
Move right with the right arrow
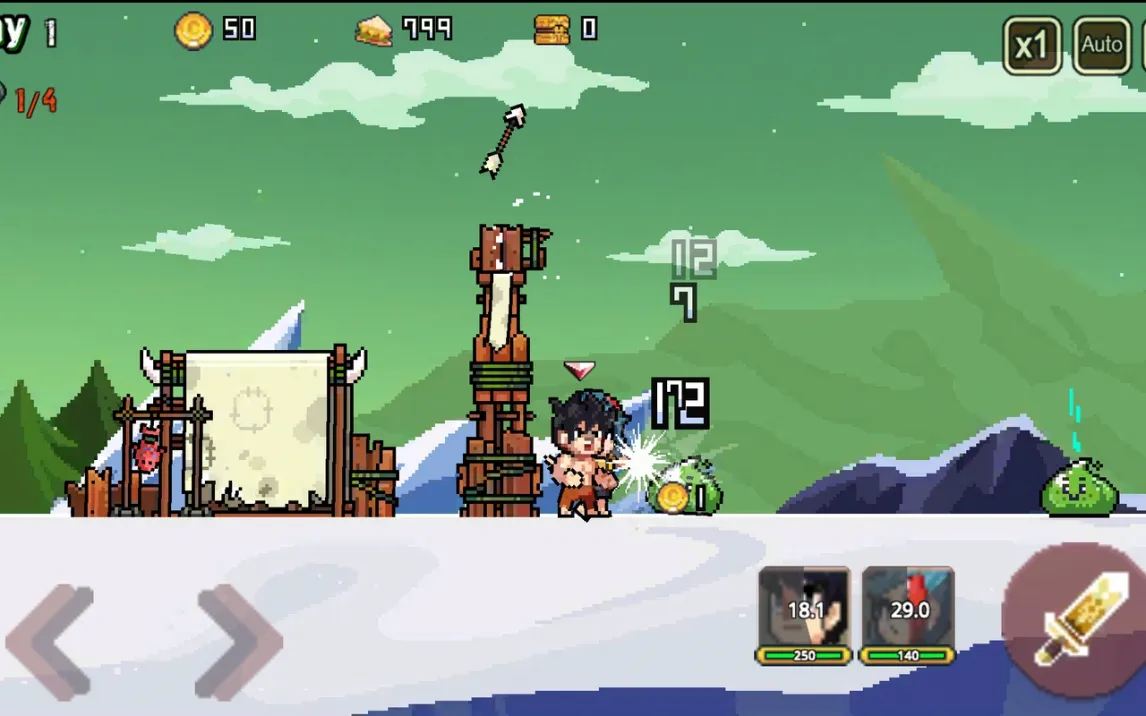click(238, 641)
